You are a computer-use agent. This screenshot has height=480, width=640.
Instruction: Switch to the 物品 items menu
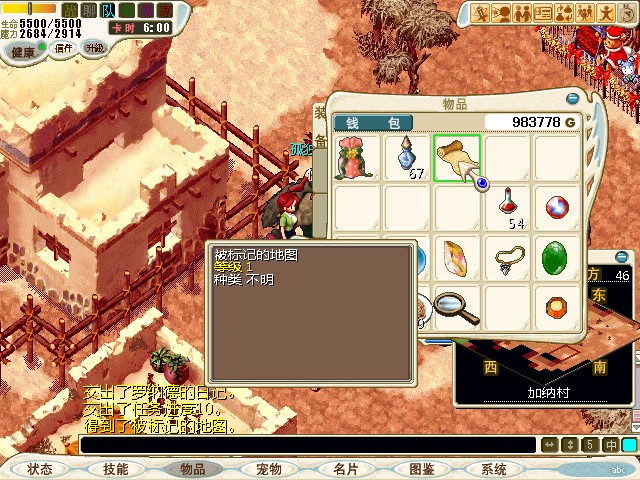tap(192, 469)
